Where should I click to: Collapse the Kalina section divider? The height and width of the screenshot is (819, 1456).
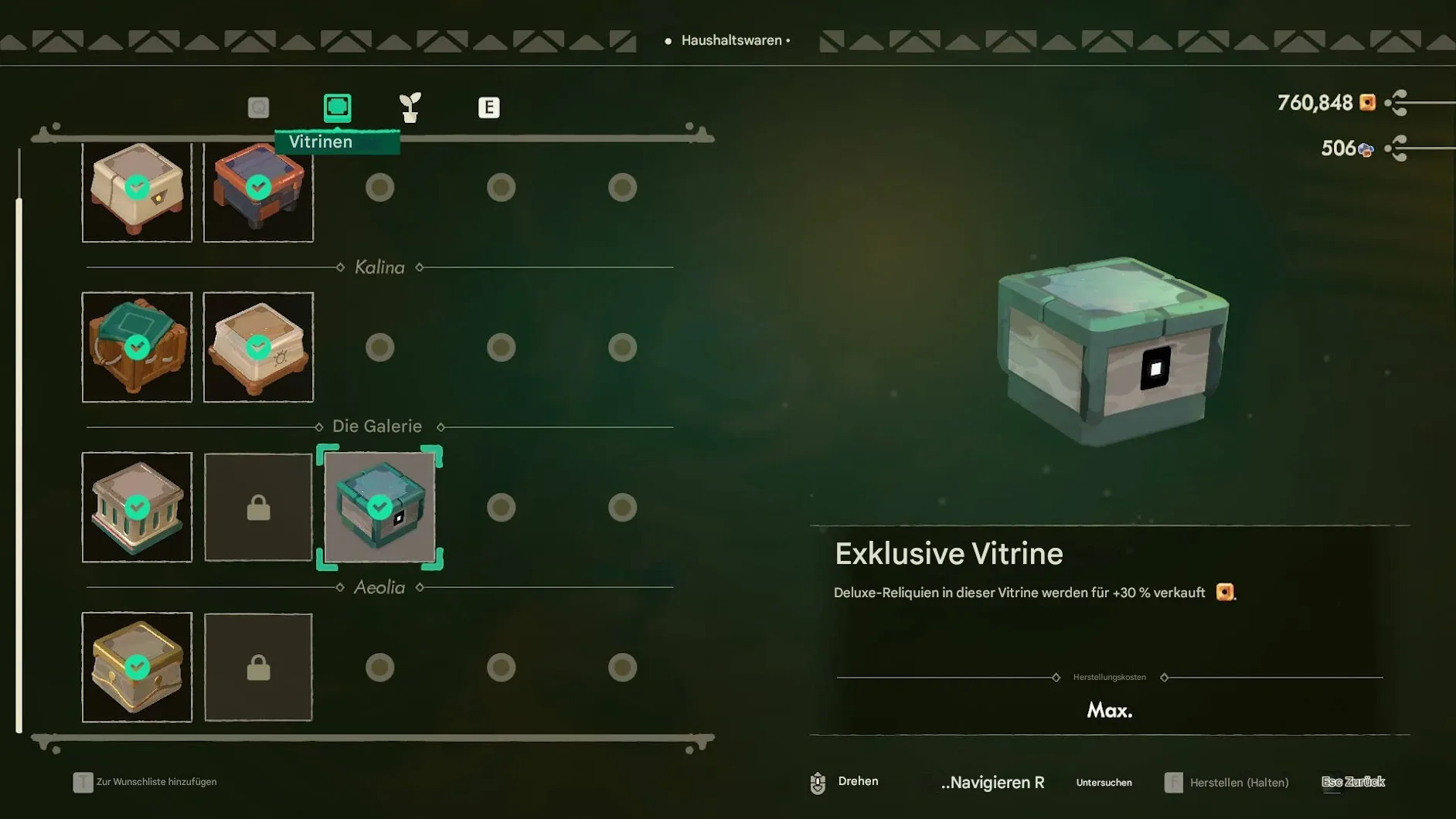[379, 267]
